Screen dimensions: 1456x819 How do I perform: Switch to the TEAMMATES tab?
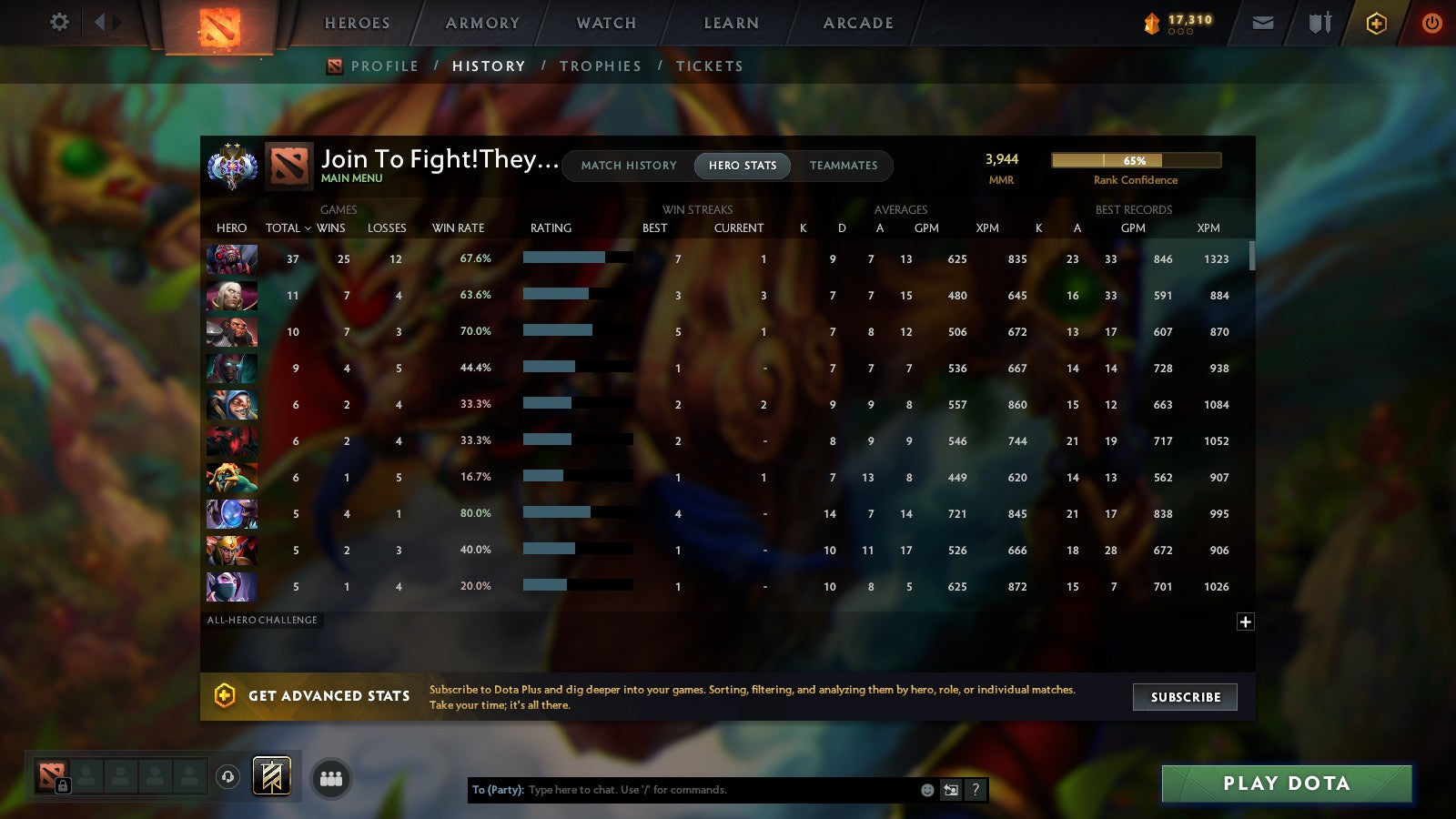(x=844, y=166)
